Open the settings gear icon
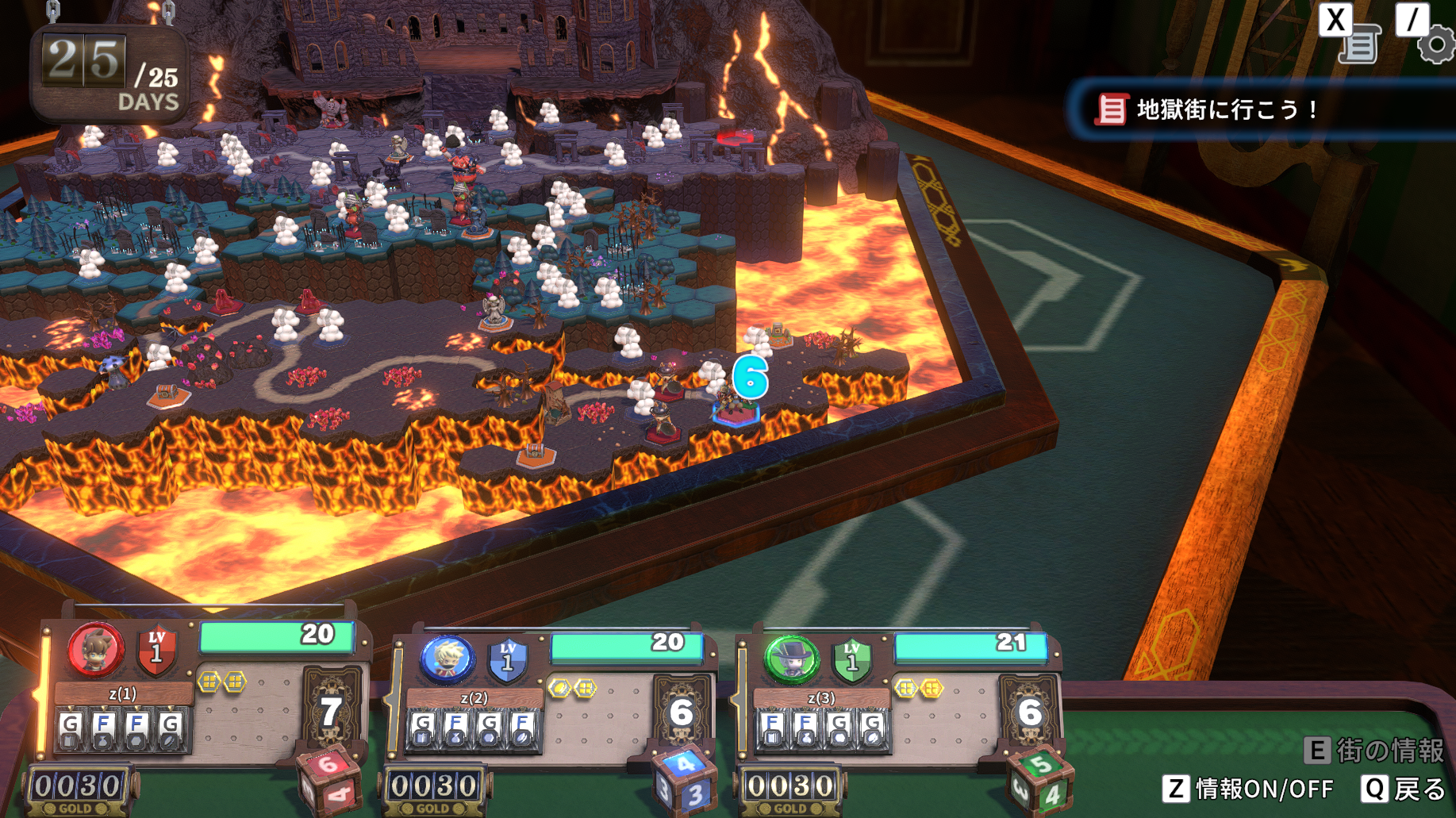 (1436, 45)
